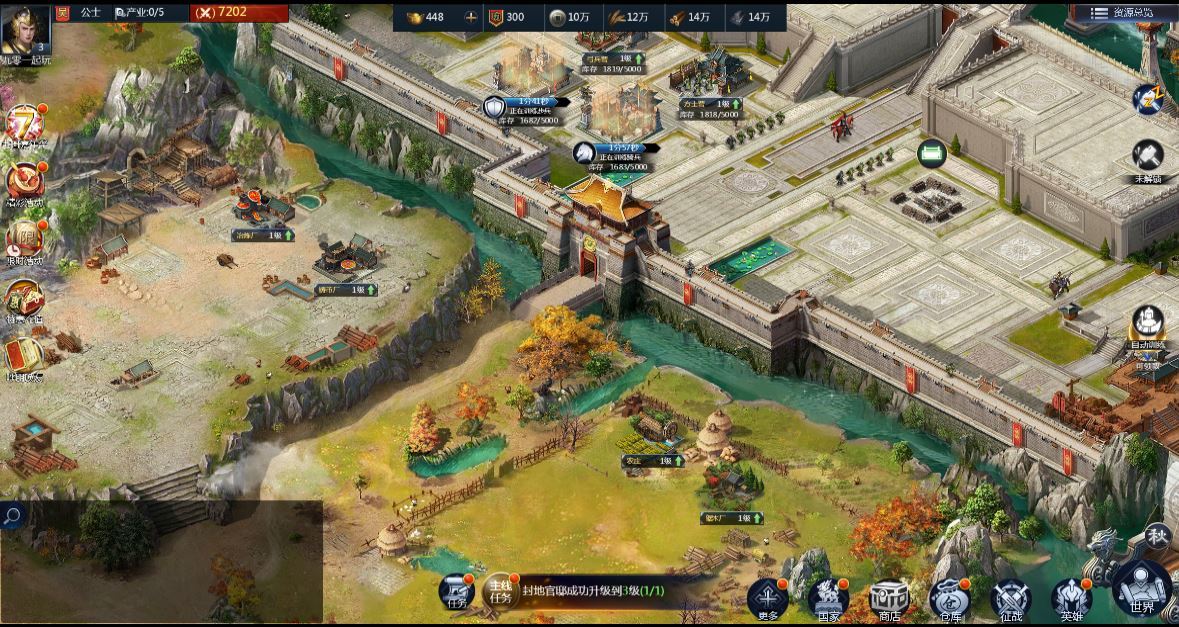The height and width of the screenshot is (627, 1179).
Task: Open the 商店 shop
Action: click(x=889, y=598)
